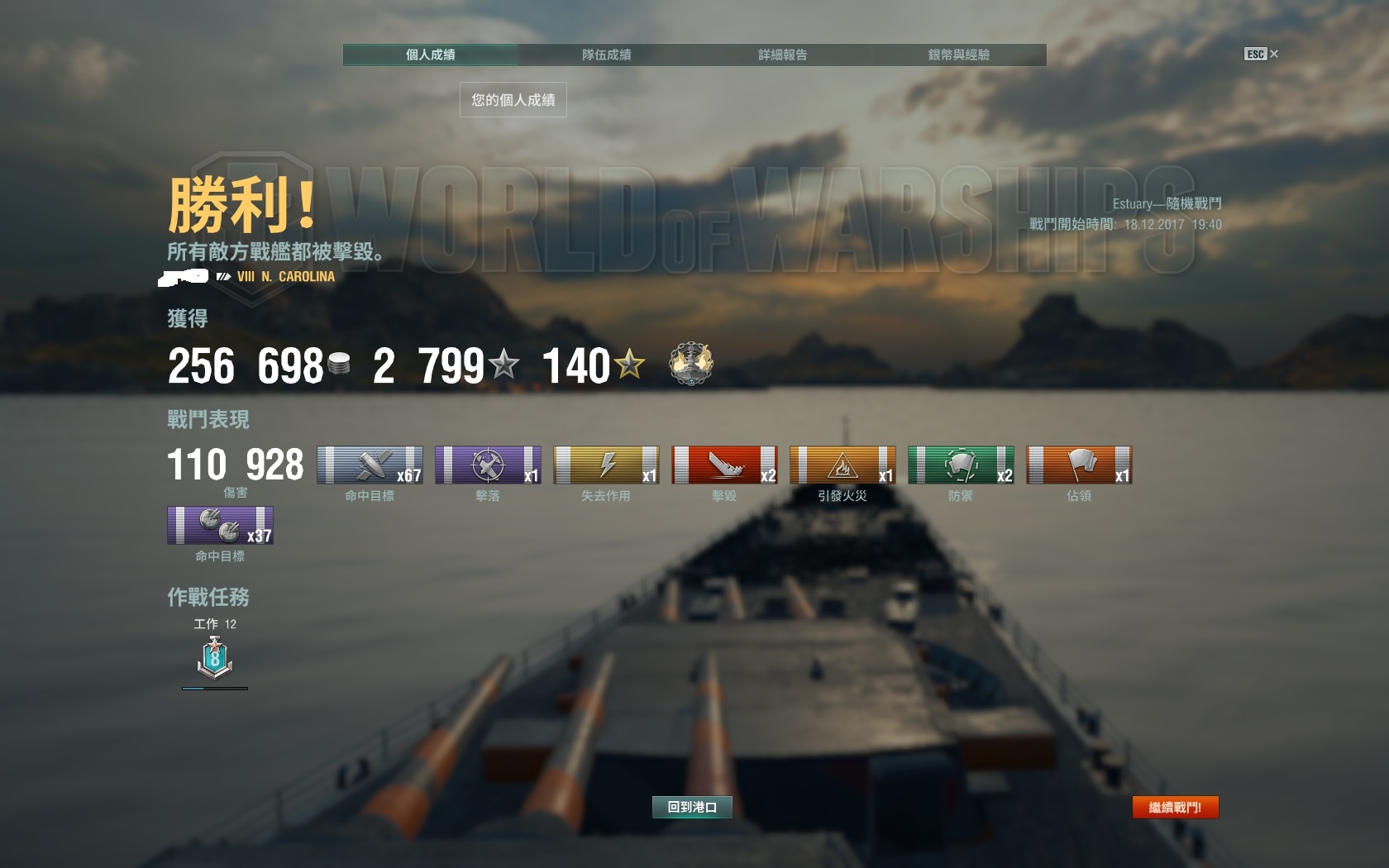
Task: Select the 銀幣與經驗 tab
Action: pyautogui.click(x=958, y=55)
